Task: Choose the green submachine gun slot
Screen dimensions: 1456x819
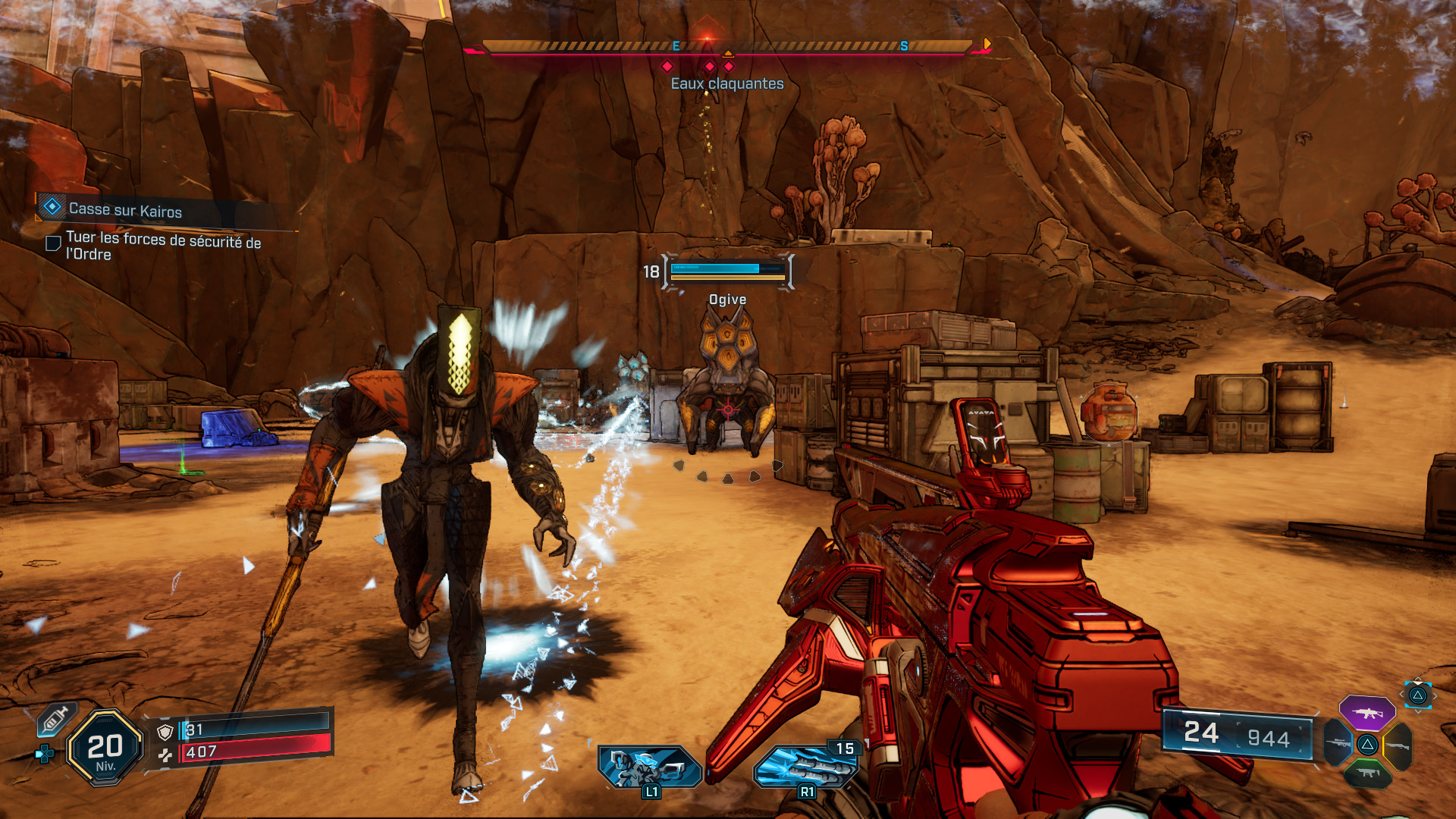Action: pyautogui.click(x=1367, y=773)
